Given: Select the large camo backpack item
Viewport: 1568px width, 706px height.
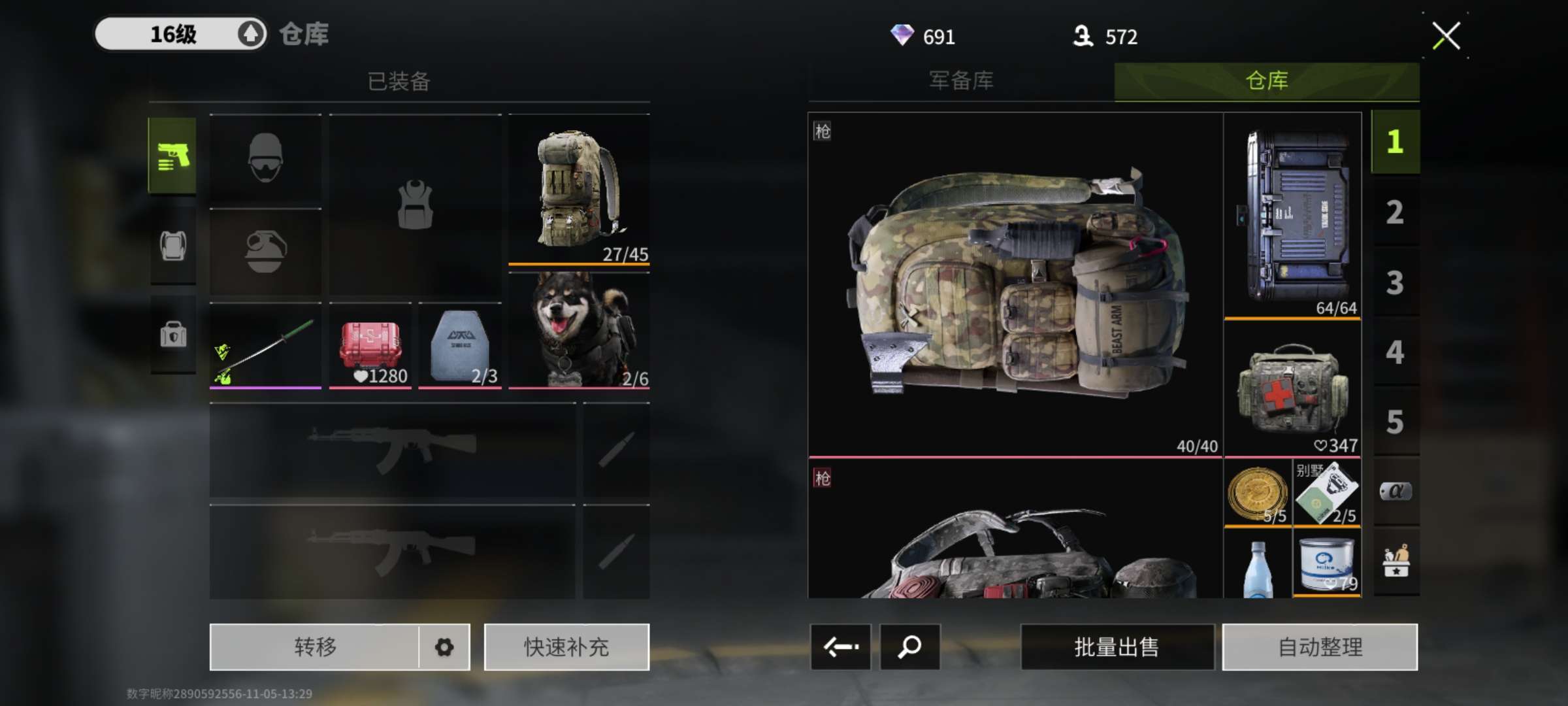Looking at the screenshot, I should (x=1015, y=285).
